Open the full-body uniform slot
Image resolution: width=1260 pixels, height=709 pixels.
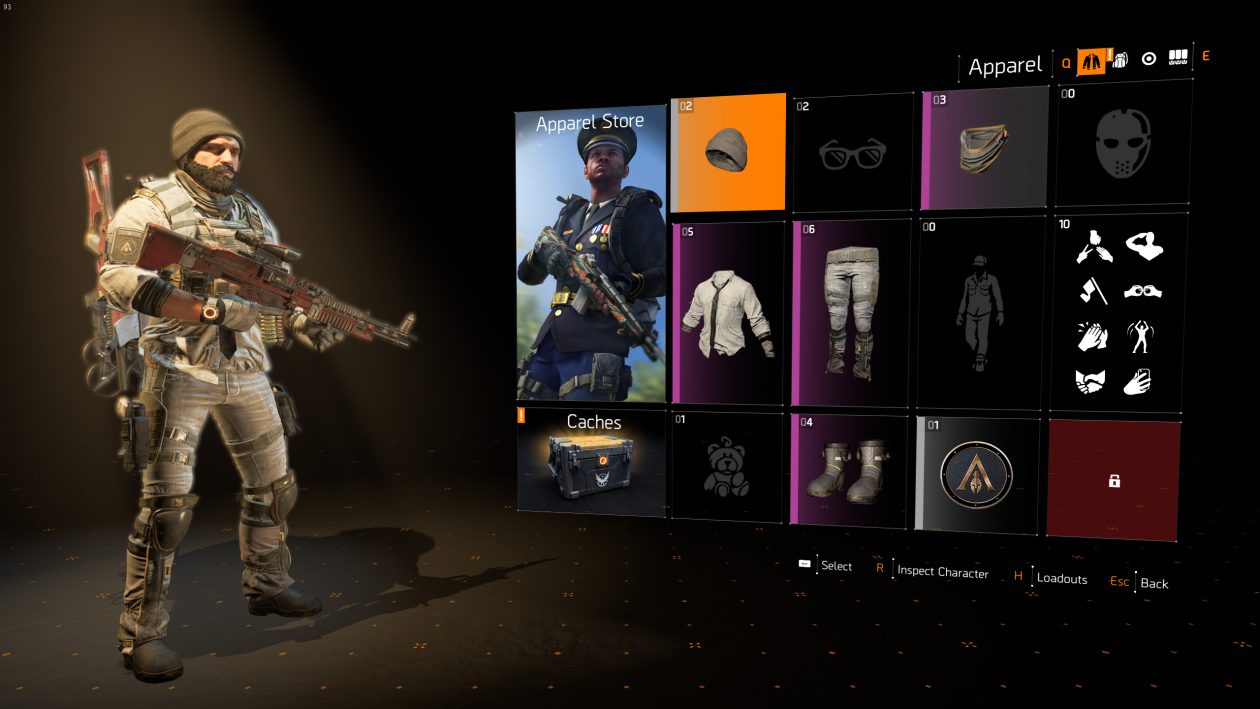point(980,312)
